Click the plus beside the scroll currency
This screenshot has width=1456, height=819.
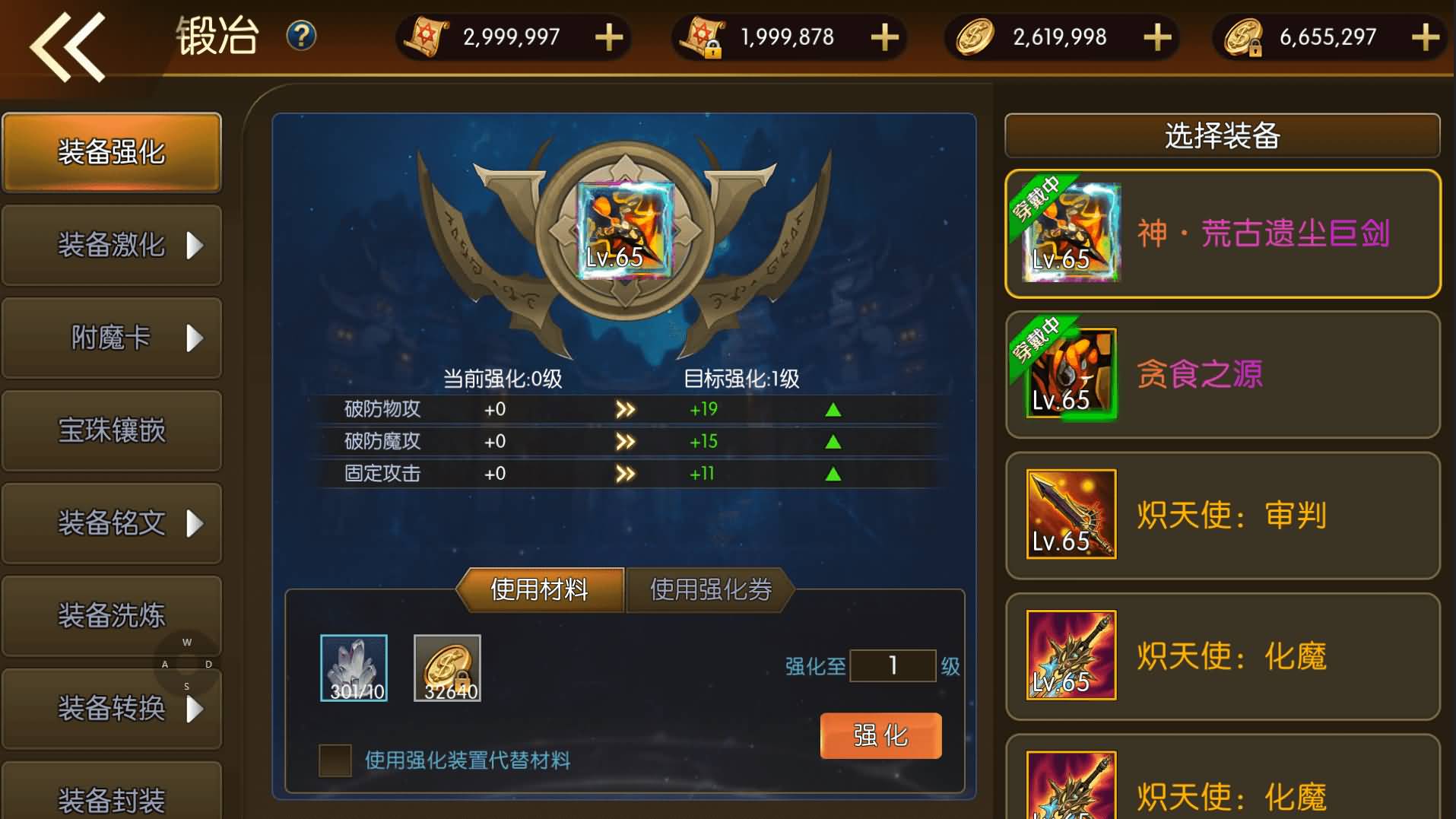click(607, 37)
